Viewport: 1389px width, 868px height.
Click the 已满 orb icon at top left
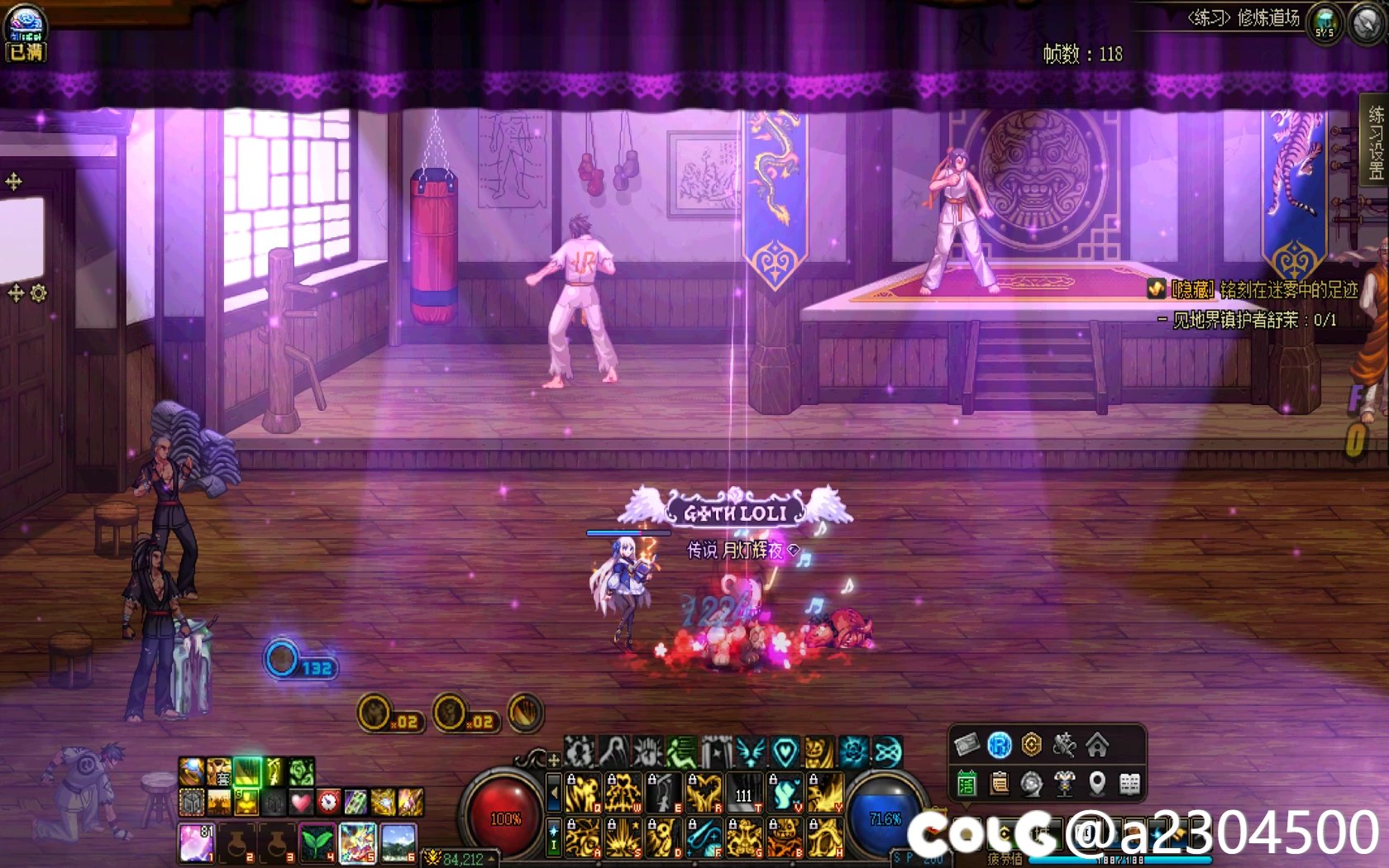click(25, 33)
